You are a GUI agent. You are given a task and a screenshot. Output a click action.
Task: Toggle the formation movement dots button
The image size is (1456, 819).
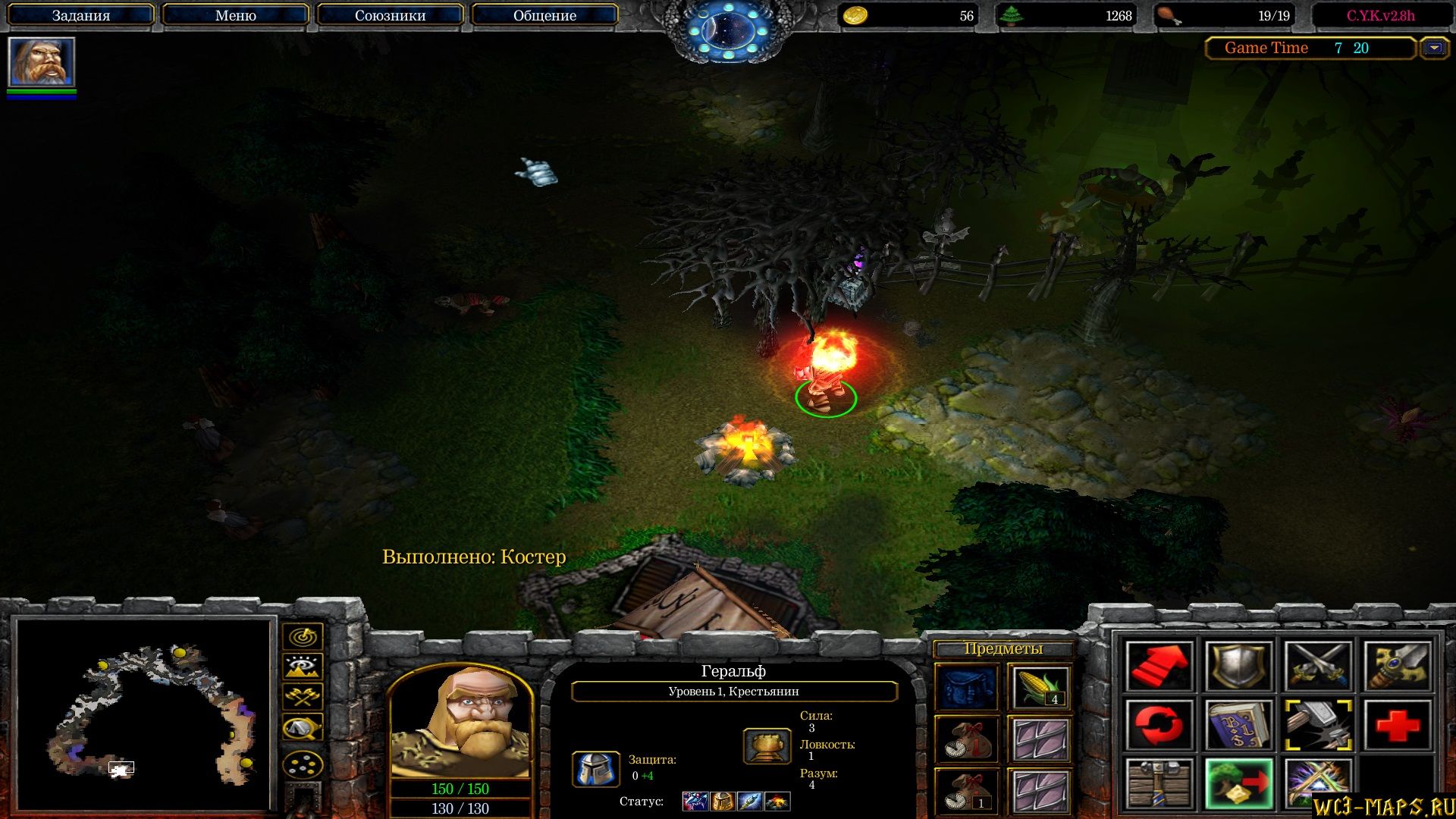(303, 764)
